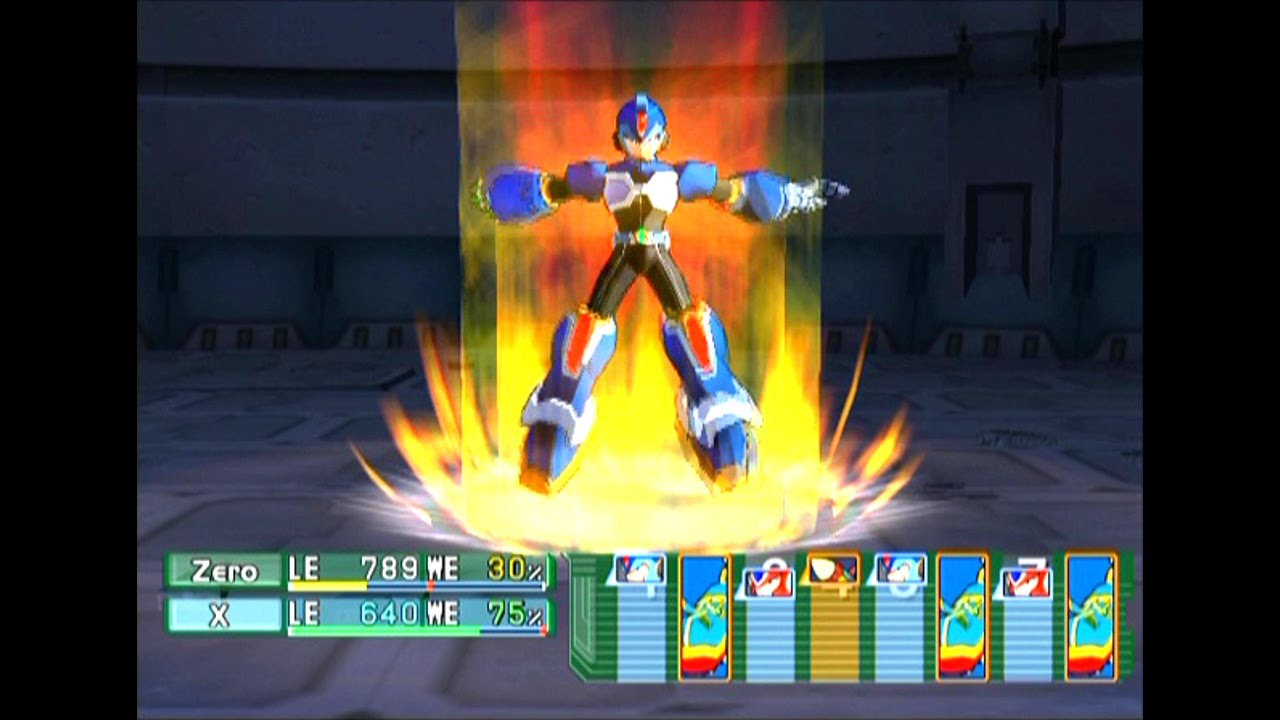The image size is (1280, 720).
Task: Click the gold-highlighted slot in the turn order
Action: 833,618
